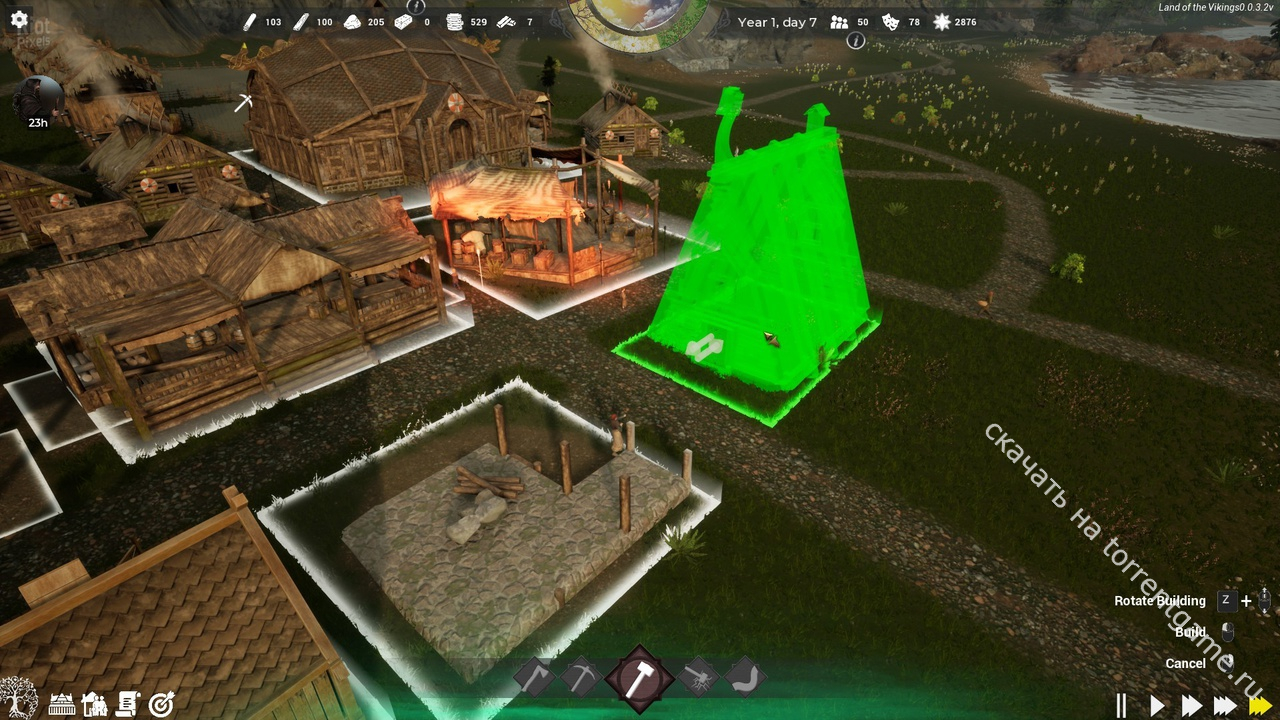Screen dimensions: 1280x720
Task: Open the target objectives icon
Action: (x=161, y=704)
